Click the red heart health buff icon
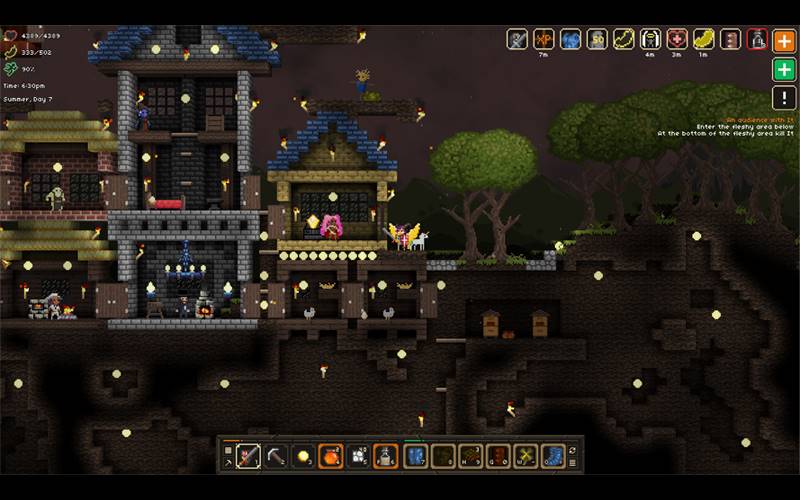800x500 pixels. pyautogui.click(x=677, y=40)
